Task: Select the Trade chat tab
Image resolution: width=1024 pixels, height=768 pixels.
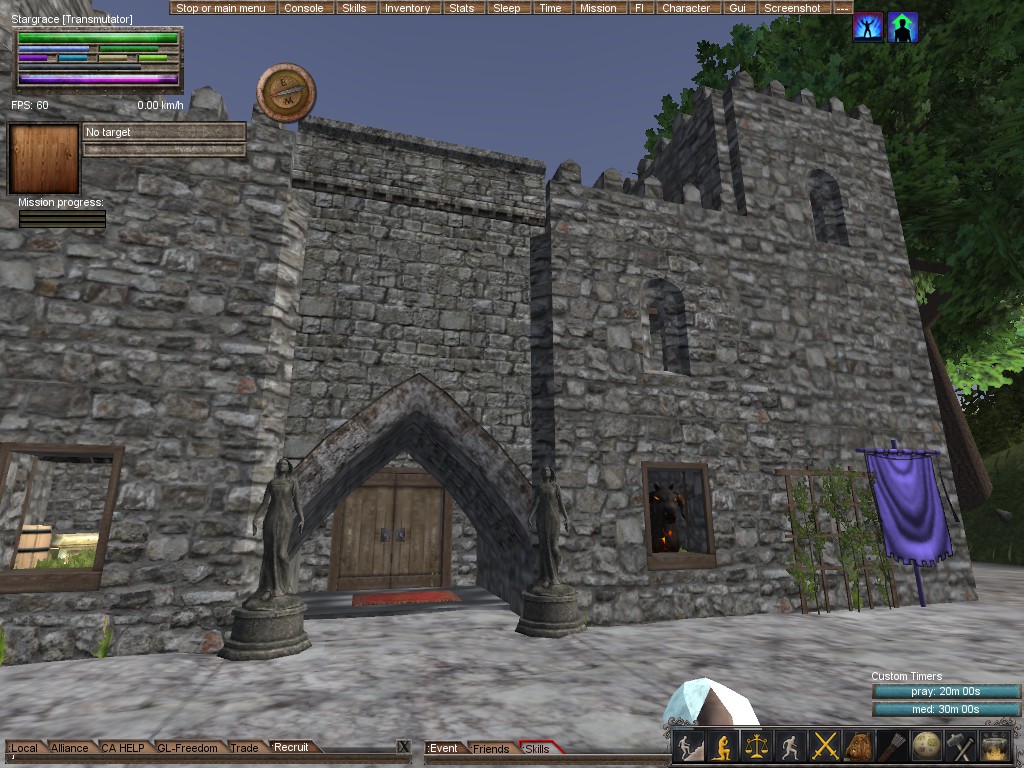Action: click(x=244, y=748)
